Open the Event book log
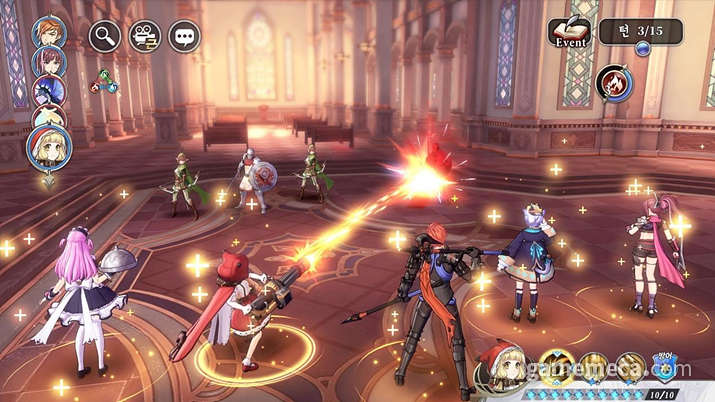The height and width of the screenshot is (402, 715). coord(569,33)
